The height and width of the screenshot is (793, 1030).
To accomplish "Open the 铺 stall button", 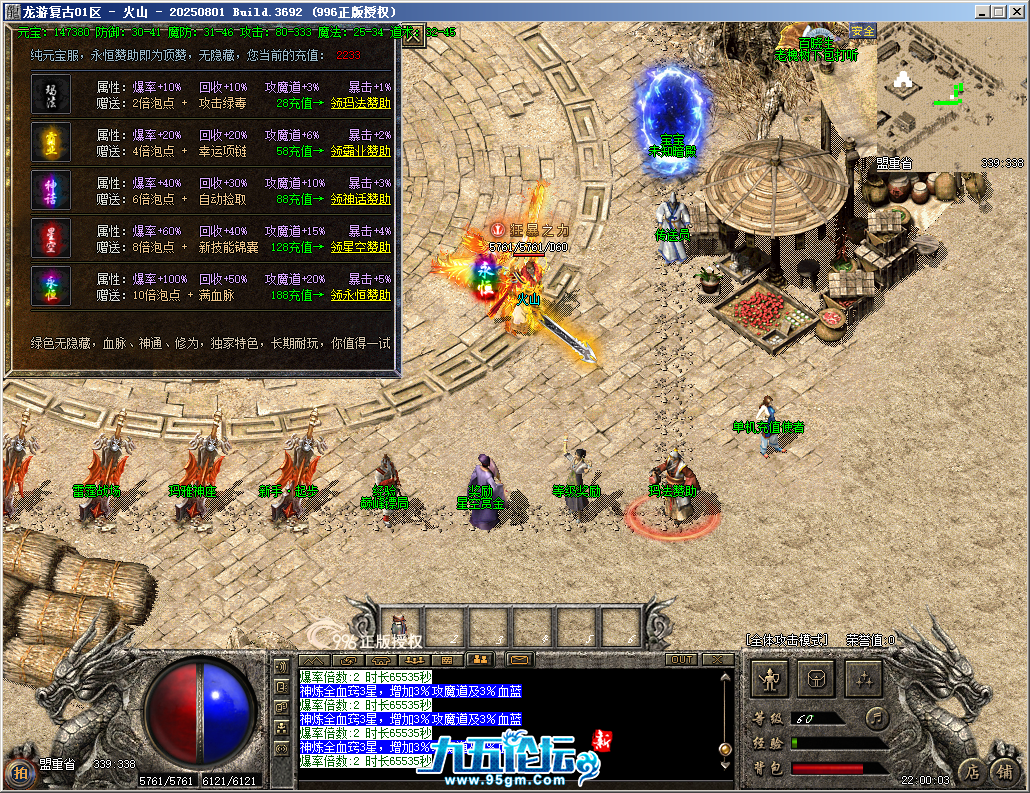I will 1005,771.
